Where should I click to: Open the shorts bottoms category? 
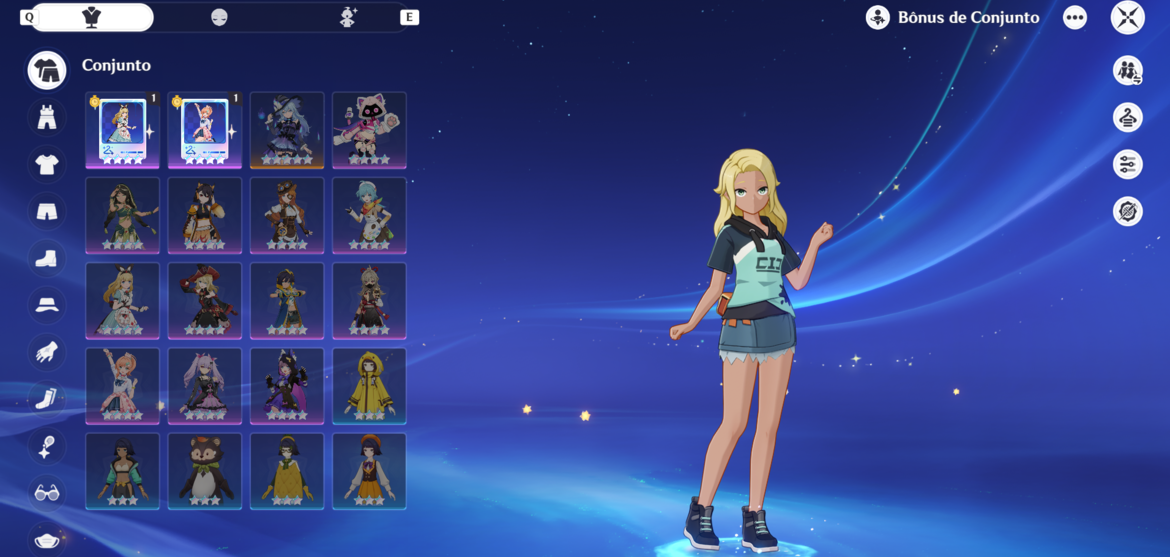pyautogui.click(x=47, y=211)
